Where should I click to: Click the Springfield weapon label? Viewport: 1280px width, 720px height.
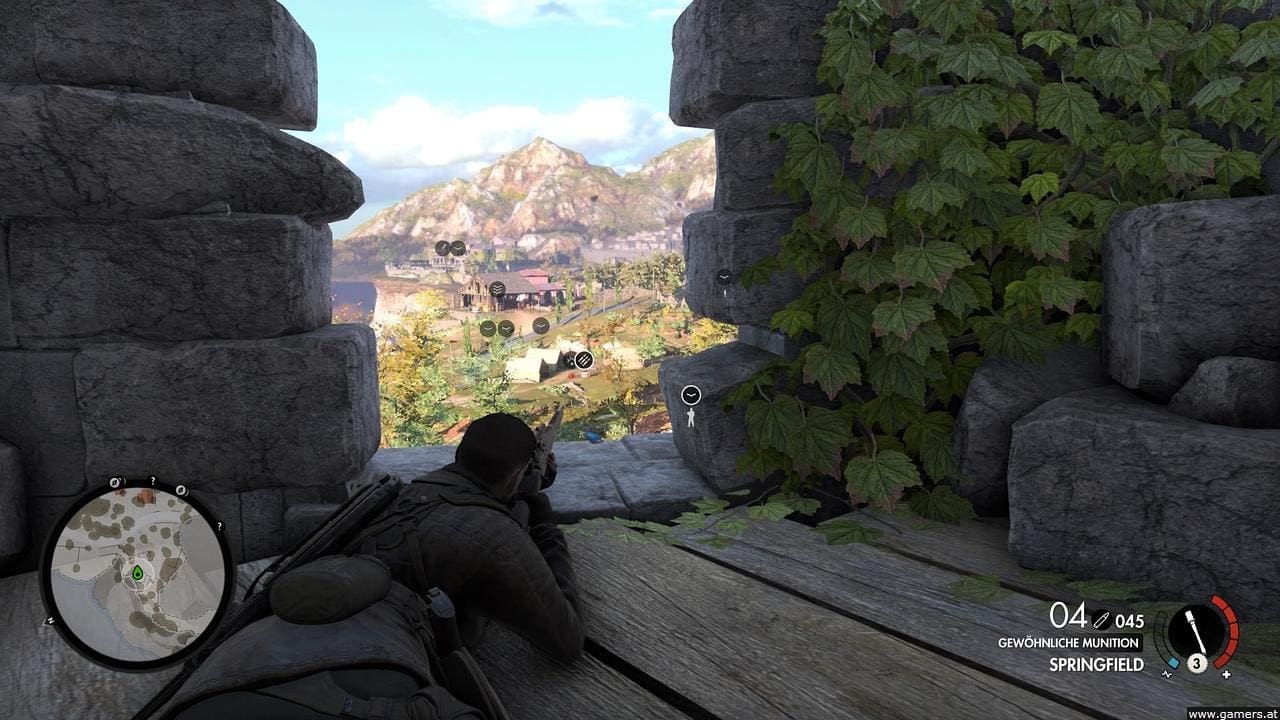point(1096,664)
